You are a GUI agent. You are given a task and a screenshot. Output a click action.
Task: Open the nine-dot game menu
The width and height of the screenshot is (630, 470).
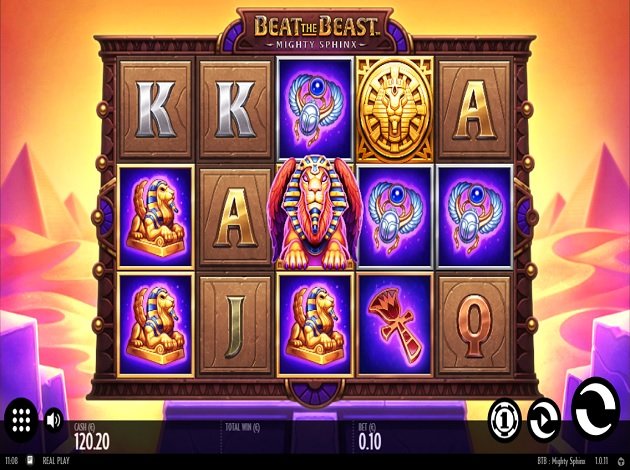click(x=22, y=418)
